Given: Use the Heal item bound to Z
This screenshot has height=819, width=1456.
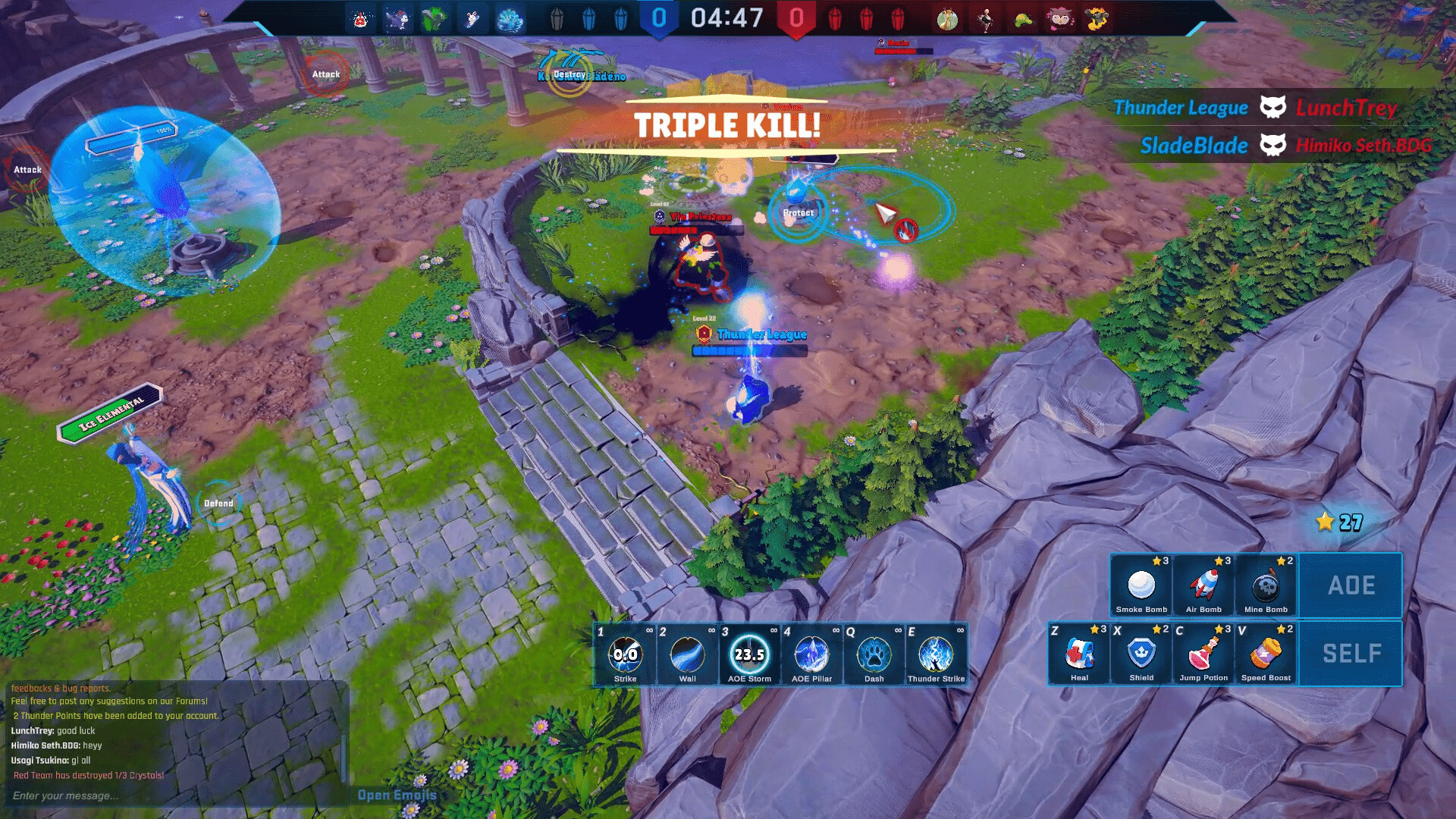Looking at the screenshot, I should (x=1079, y=654).
